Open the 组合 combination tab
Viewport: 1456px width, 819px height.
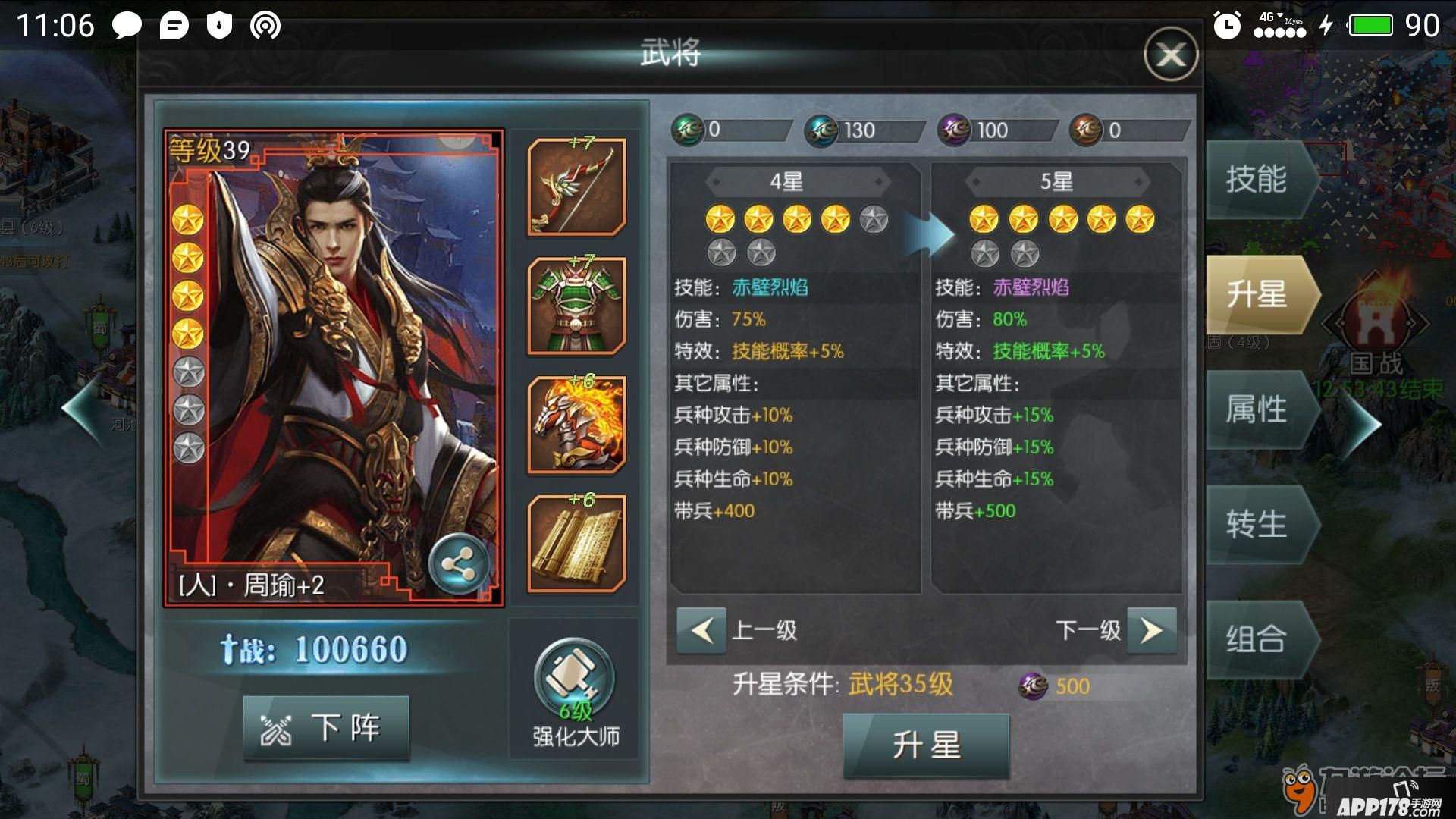point(1257,639)
